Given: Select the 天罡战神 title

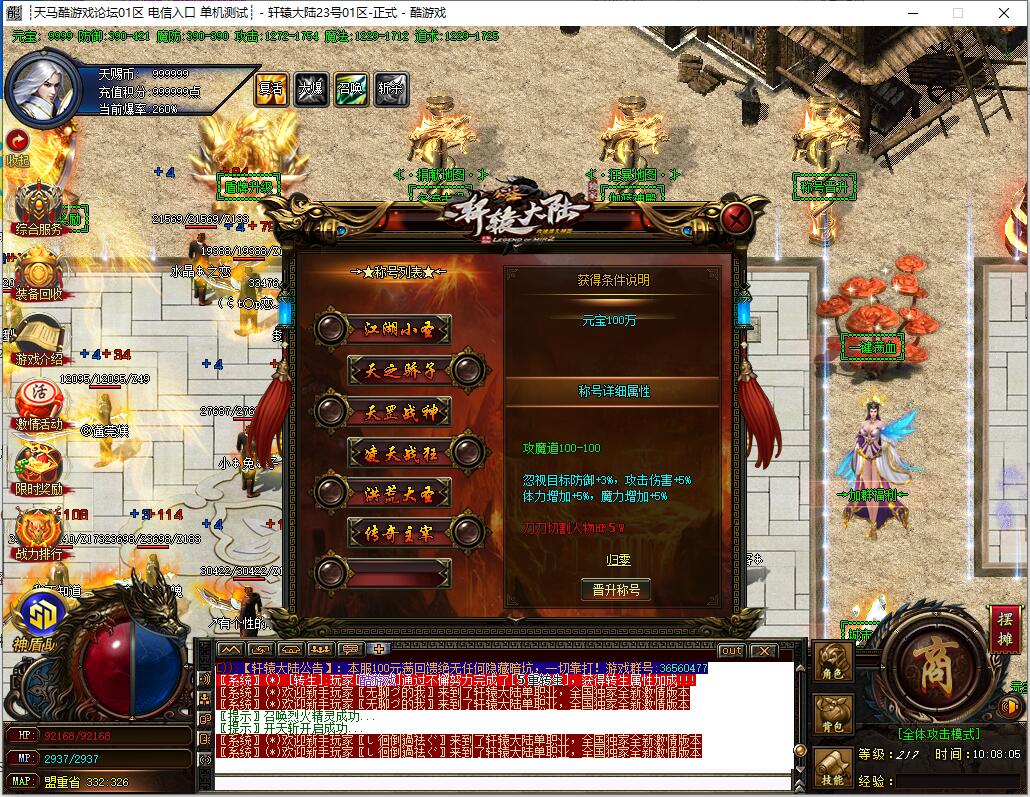Looking at the screenshot, I should (x=383, y=411).
